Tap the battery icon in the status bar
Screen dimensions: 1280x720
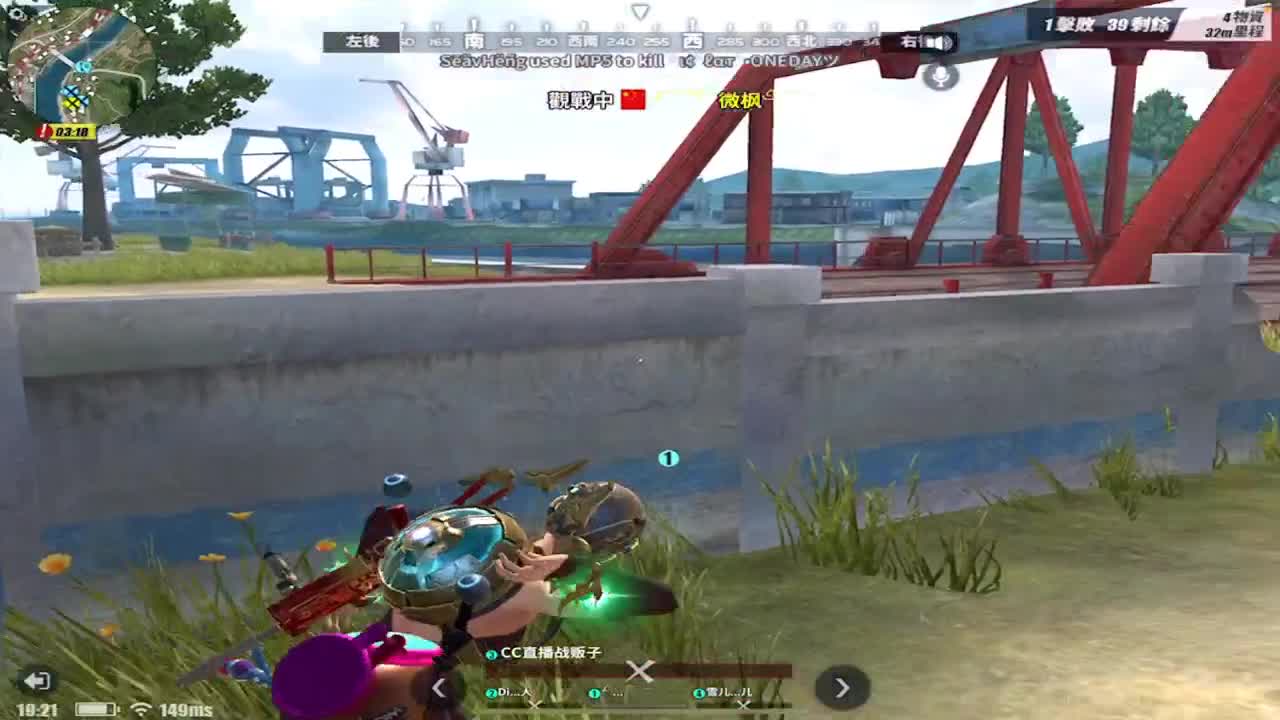97,708
